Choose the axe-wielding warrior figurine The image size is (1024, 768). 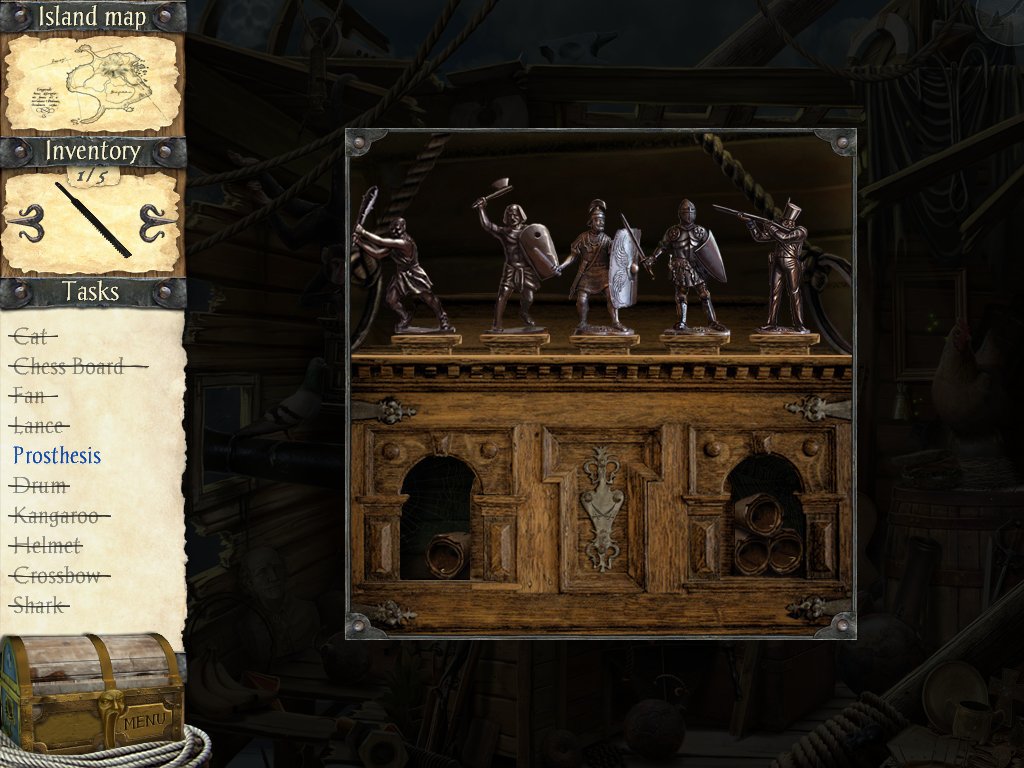point(514,262)
